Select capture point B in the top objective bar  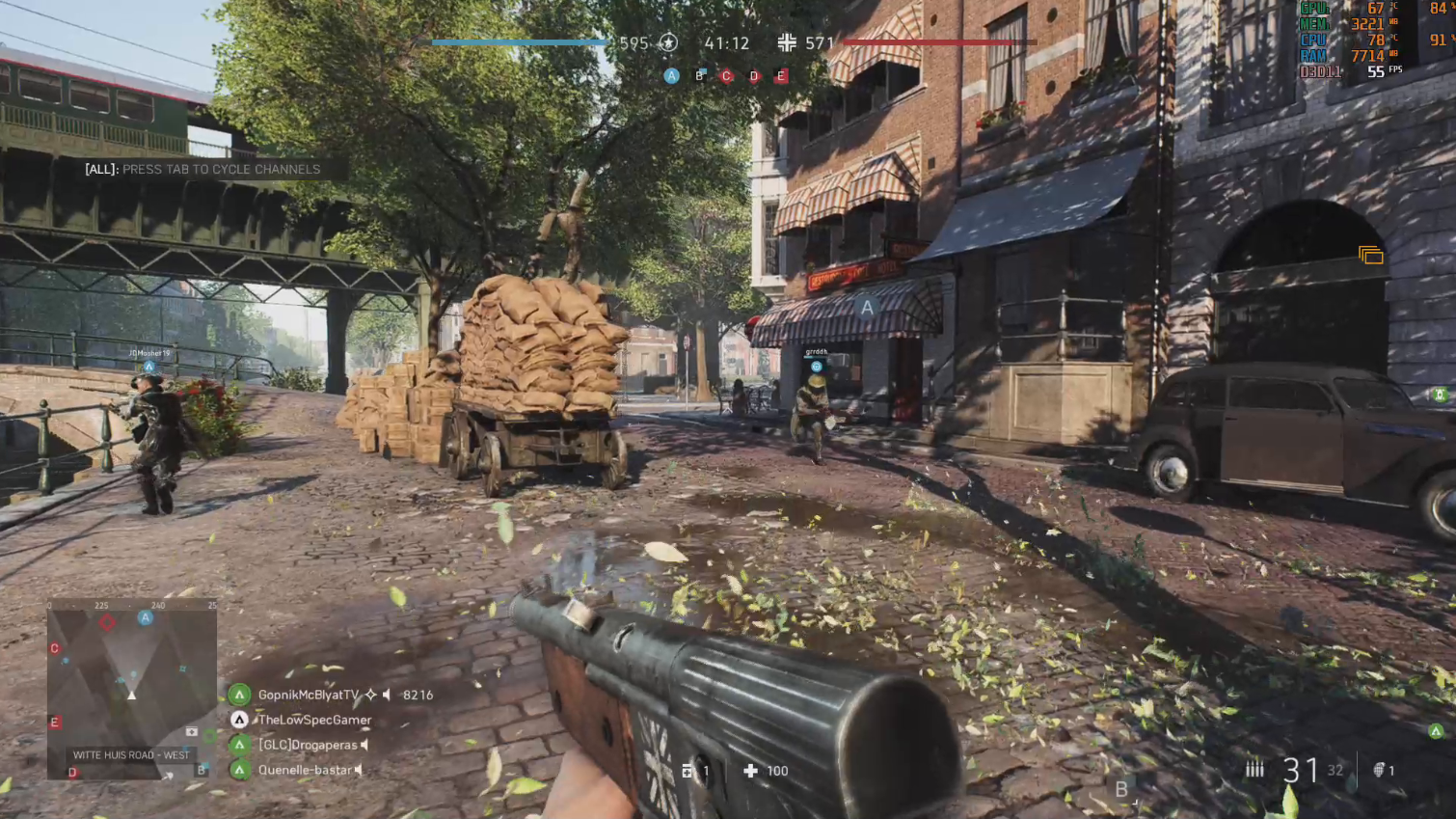tap(700, 75)
